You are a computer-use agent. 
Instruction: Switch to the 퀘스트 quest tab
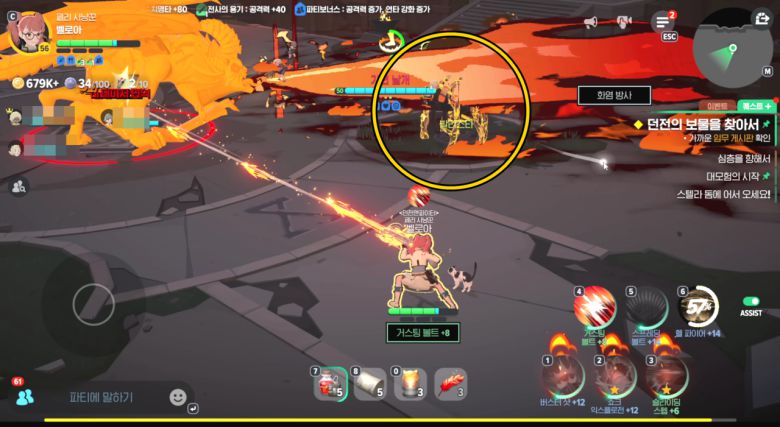[755, 104]
